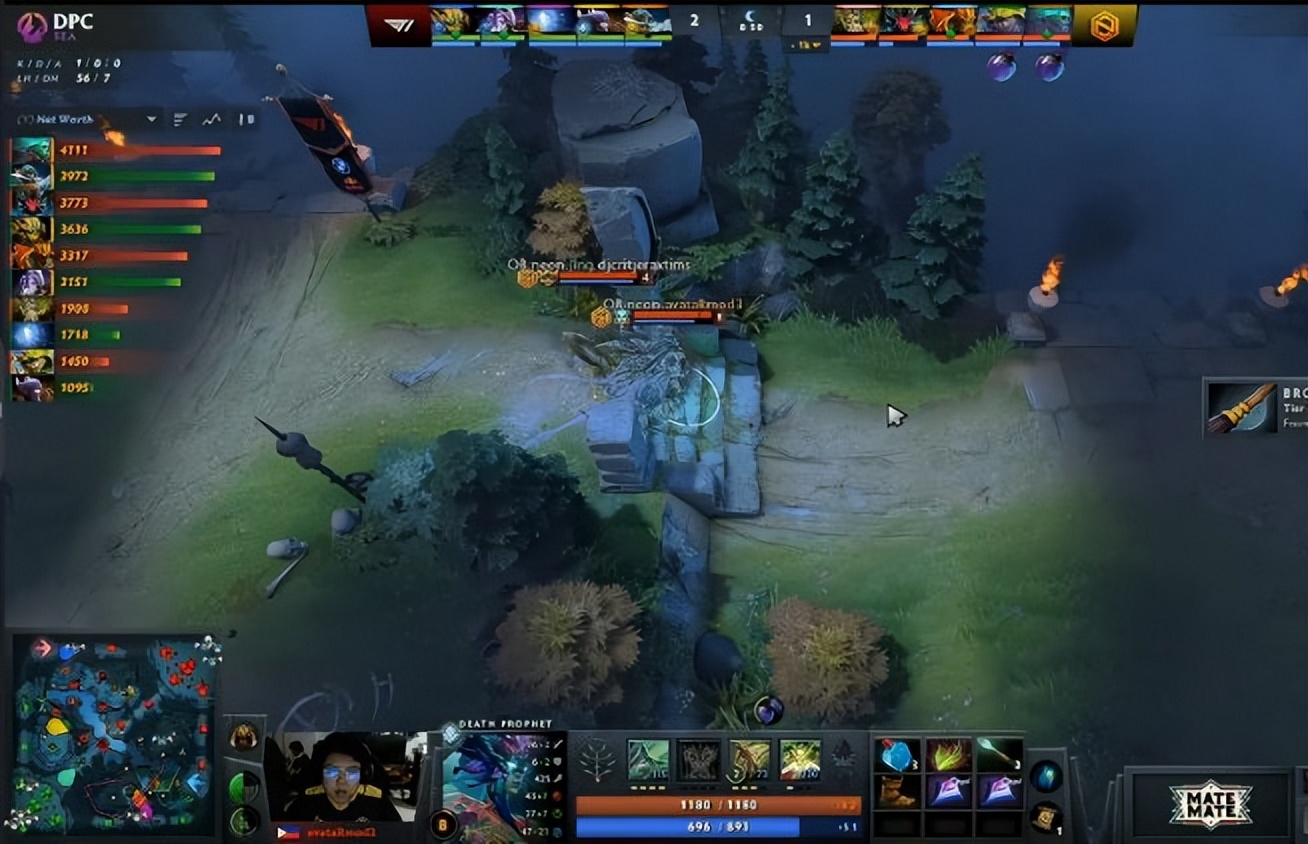Switch to the line graph view

pos(211,119)
